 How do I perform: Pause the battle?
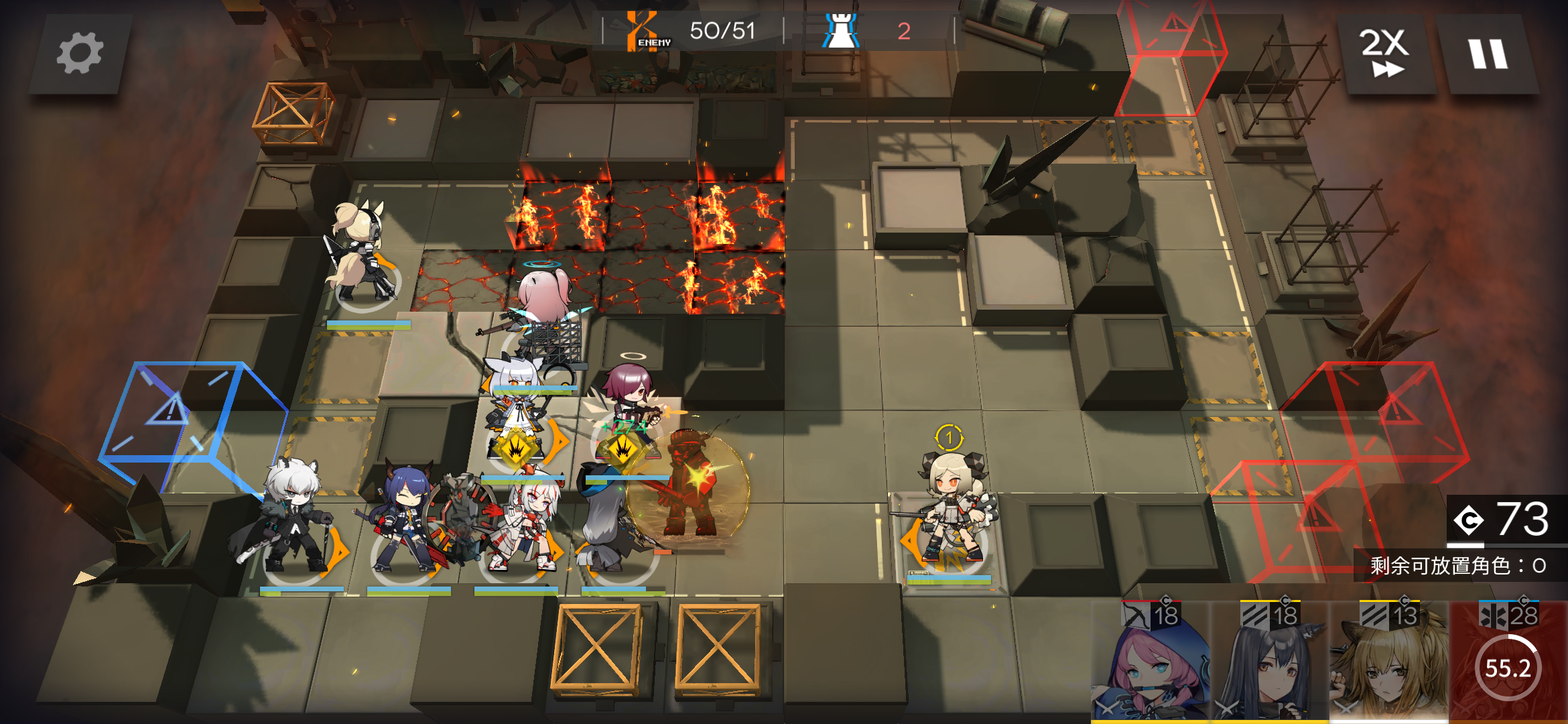(x=1488, y=54)
